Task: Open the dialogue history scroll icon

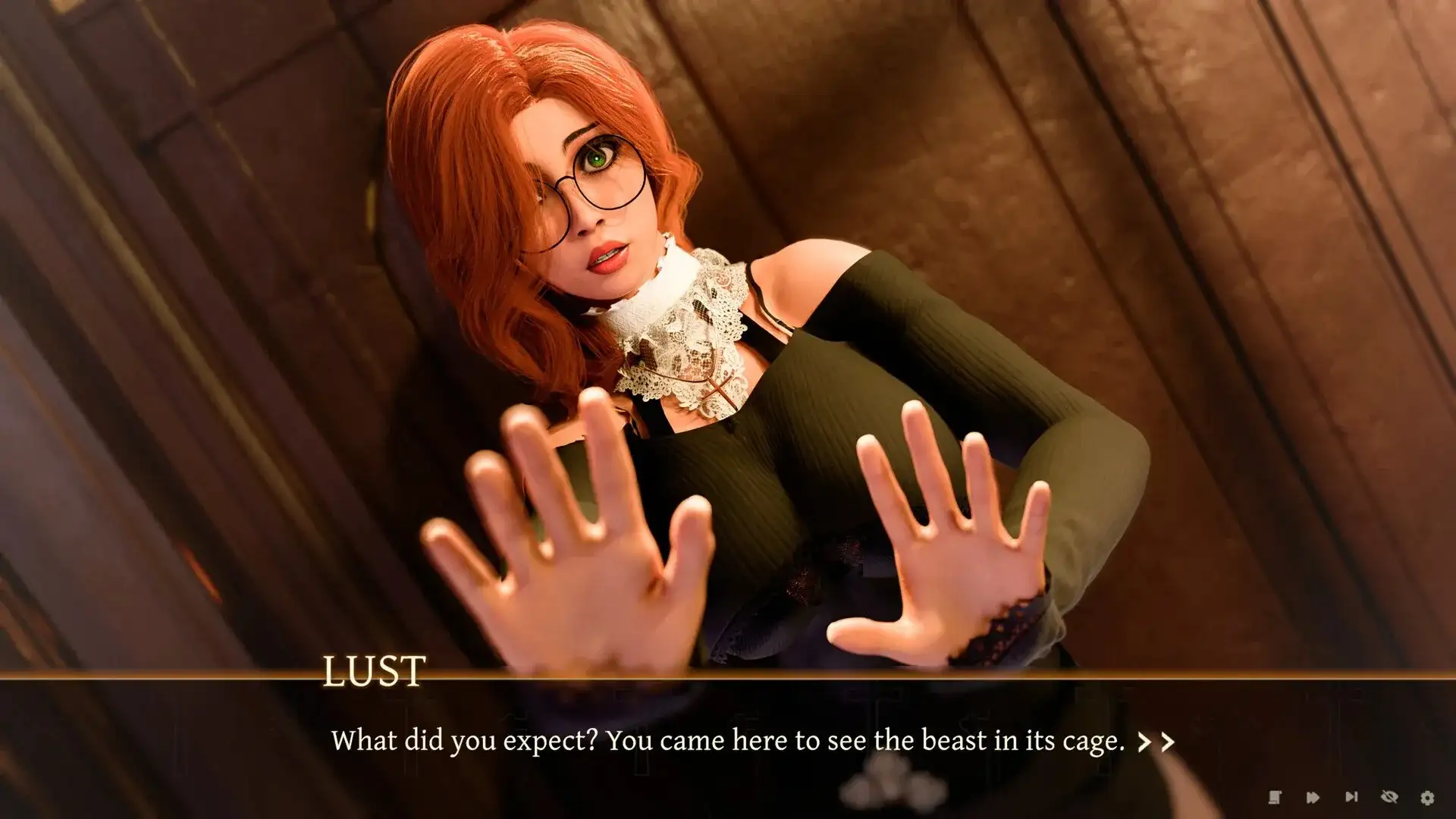Action: point(1275,797)
